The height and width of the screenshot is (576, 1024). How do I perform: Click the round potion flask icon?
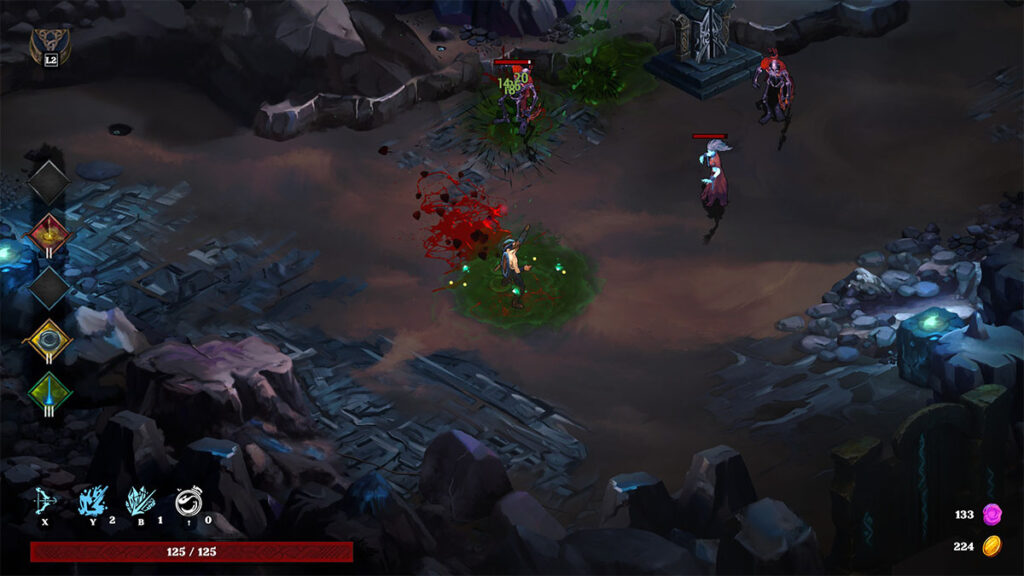click(188, 500)
